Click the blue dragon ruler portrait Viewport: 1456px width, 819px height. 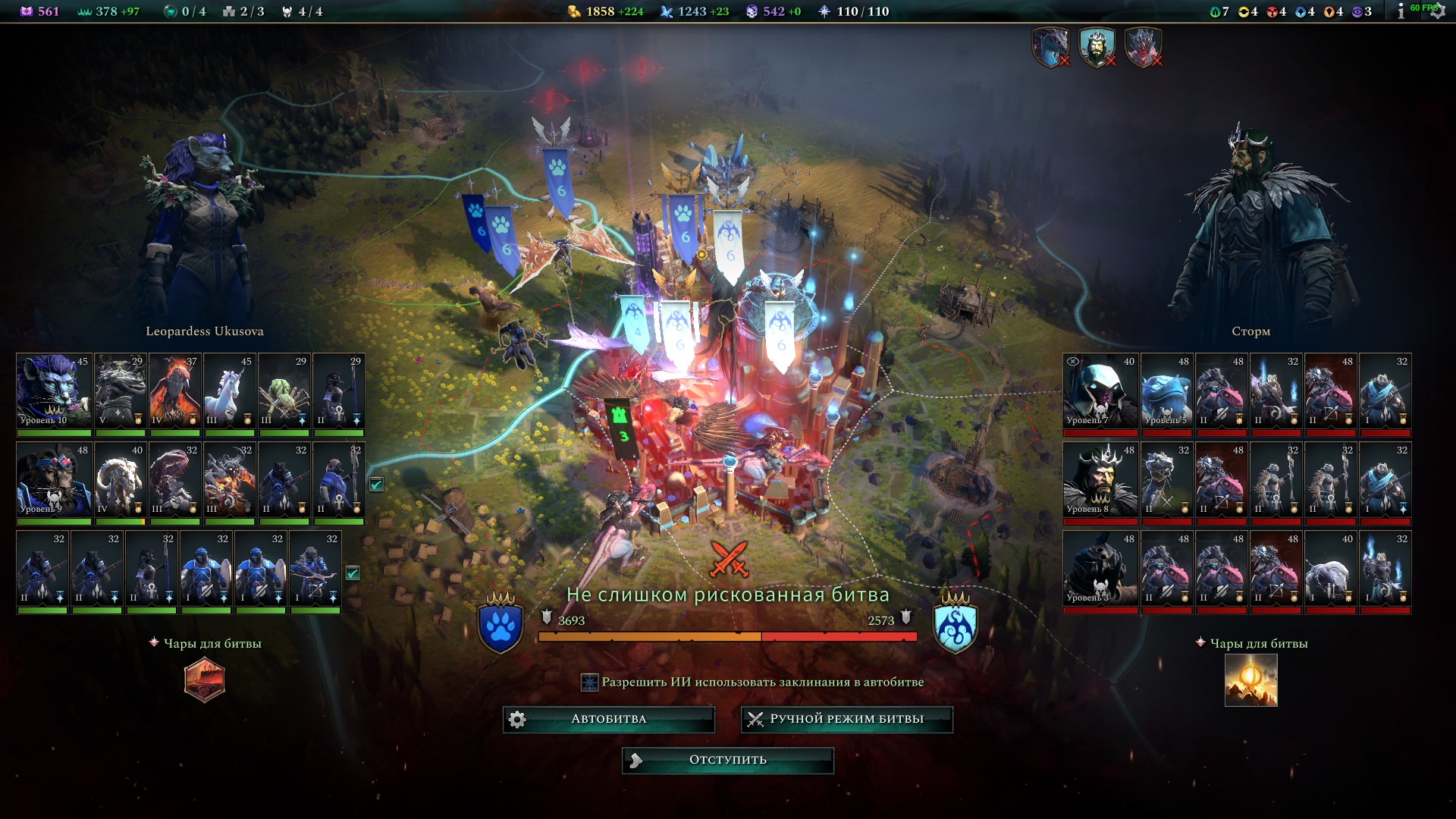click(x=1051, y=47)
